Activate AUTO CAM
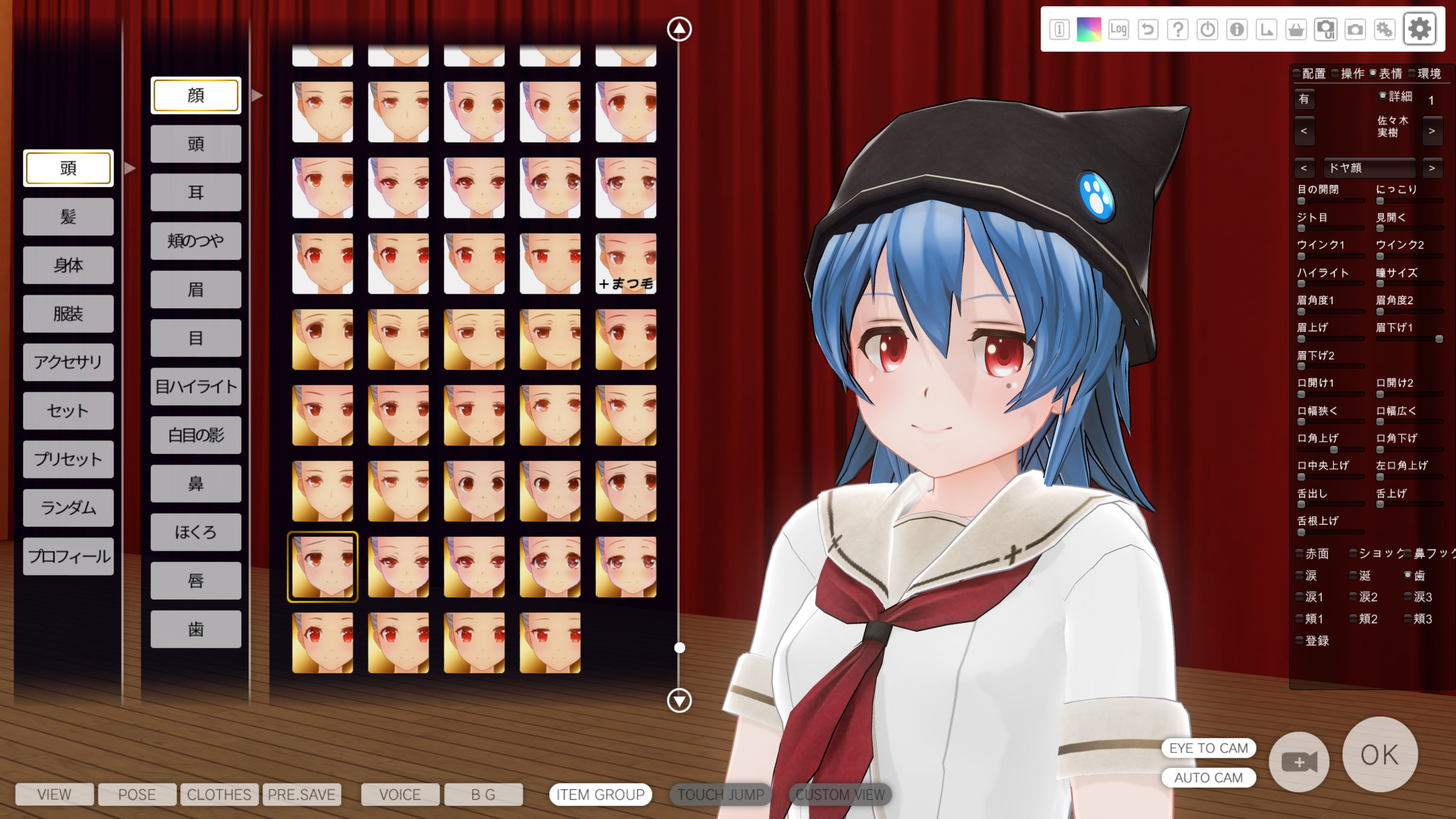 coord(1208,777)
